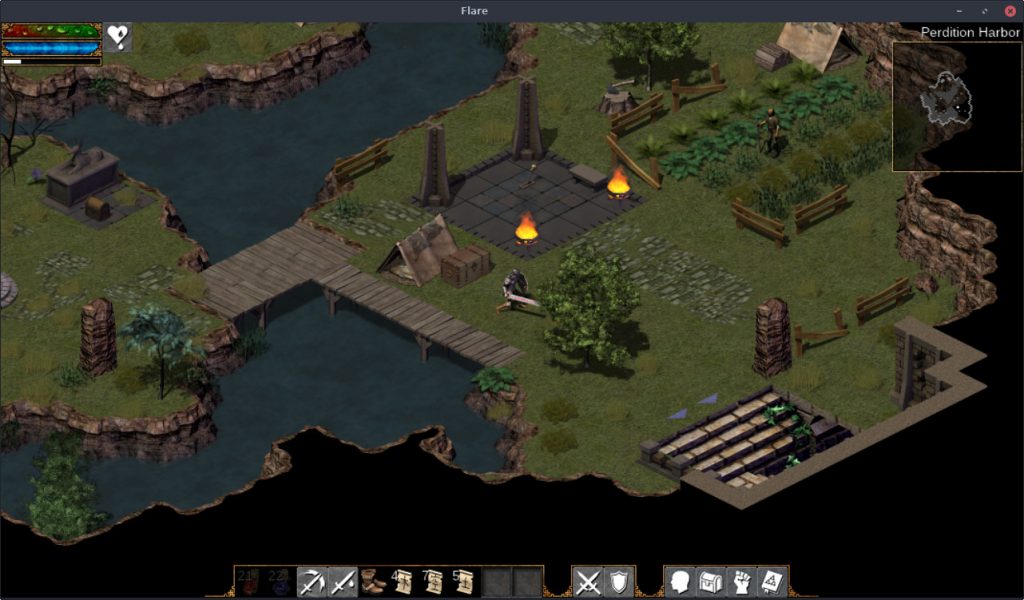Viewport: 1024px width, 600px height.
Task: Use the blue mana potion slot
Action: pyautogui.click(x=280, y=581)
